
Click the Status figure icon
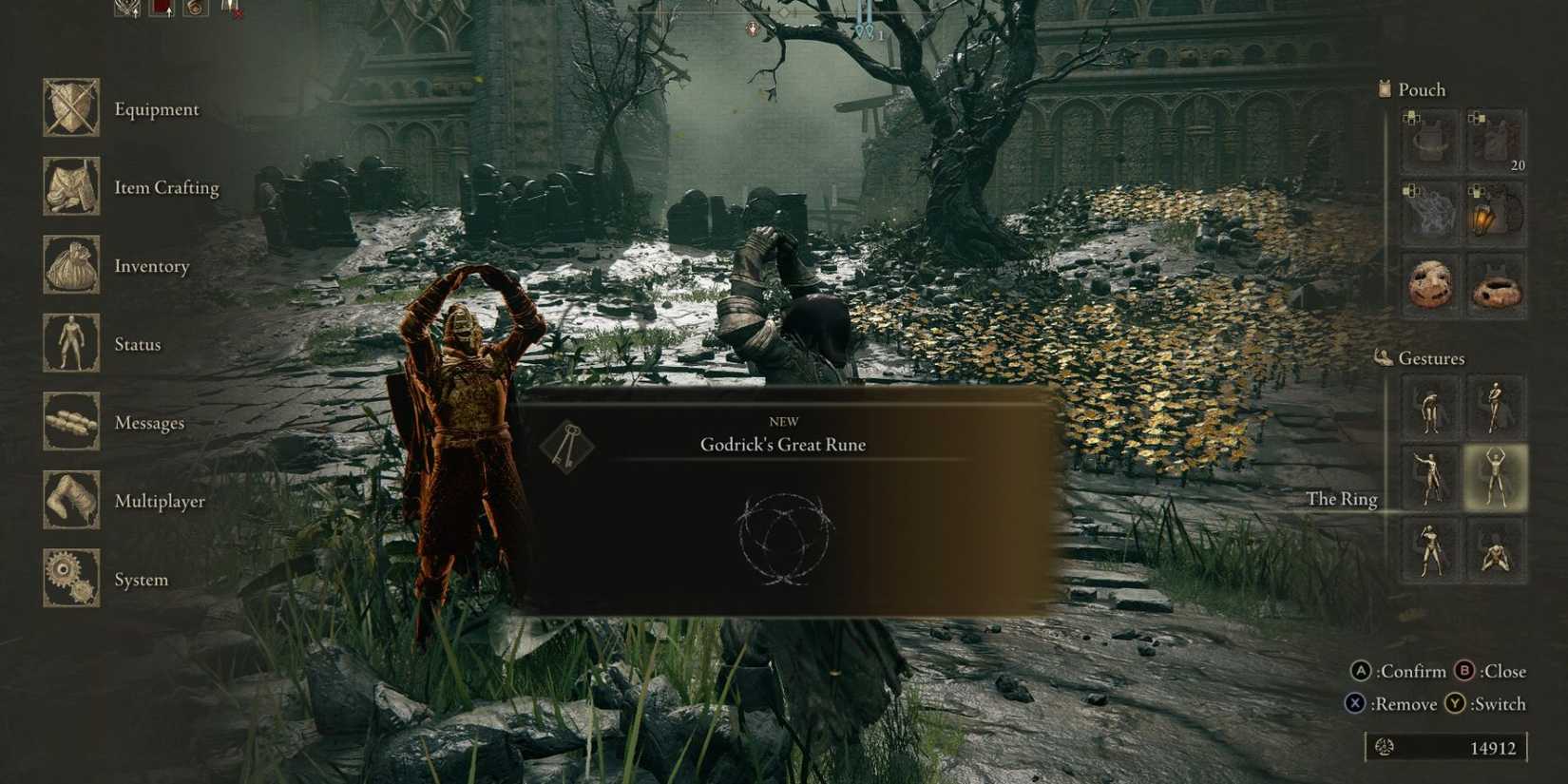tap(71, 344)
